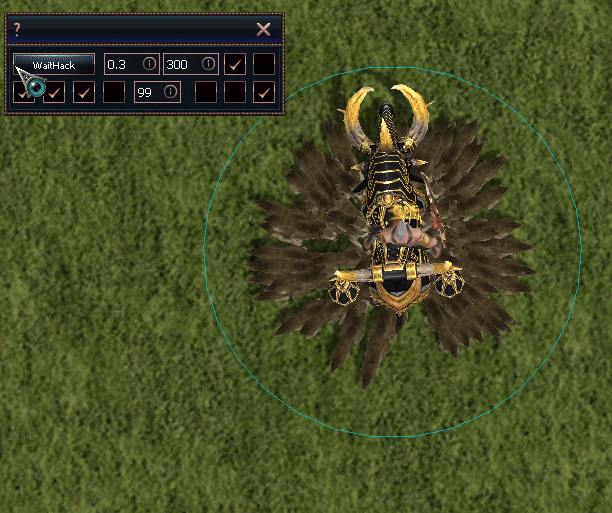Click the info icon in the 300 field

[208, 64]
